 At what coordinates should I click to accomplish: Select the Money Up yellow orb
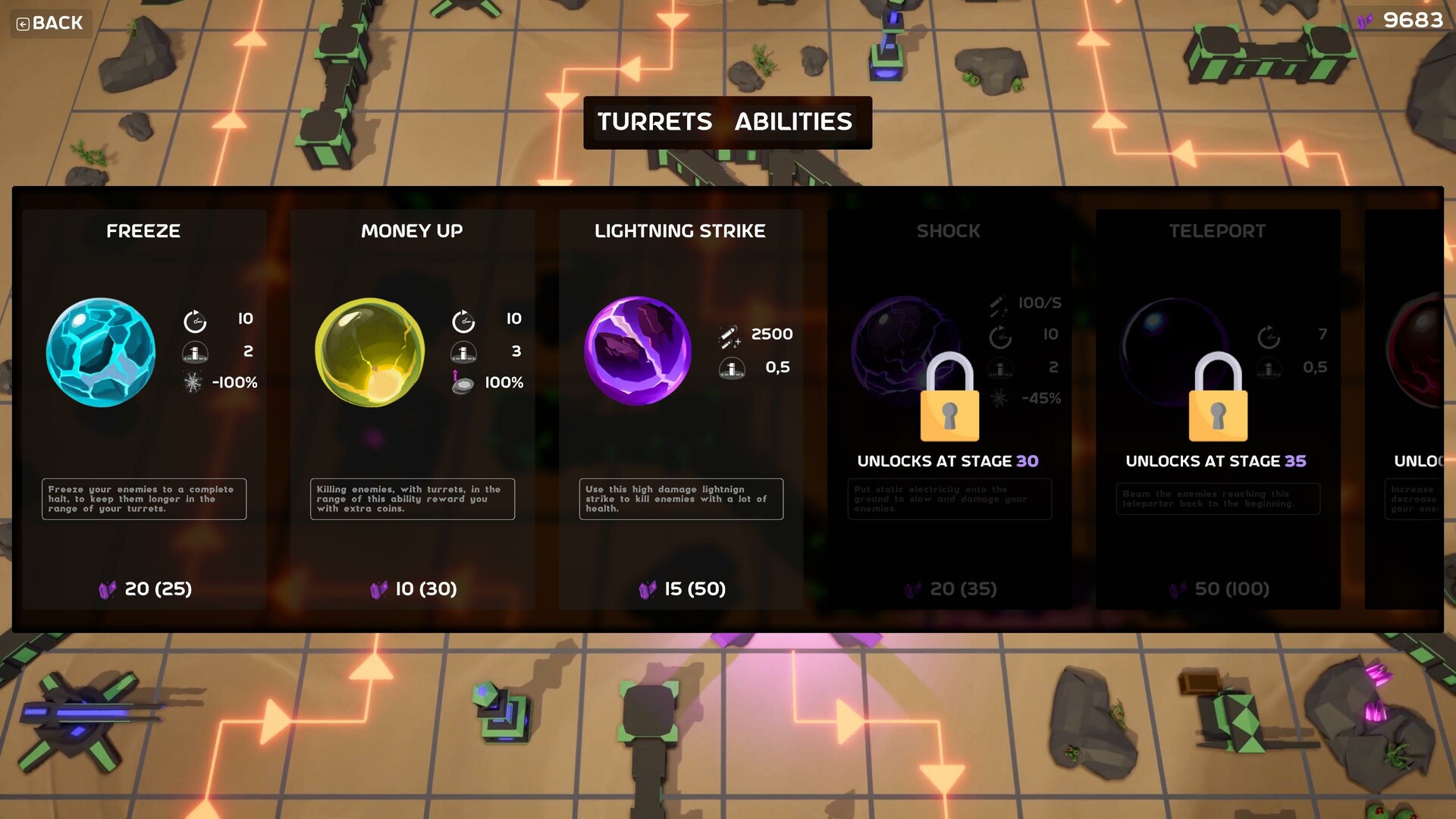[370, 353]
